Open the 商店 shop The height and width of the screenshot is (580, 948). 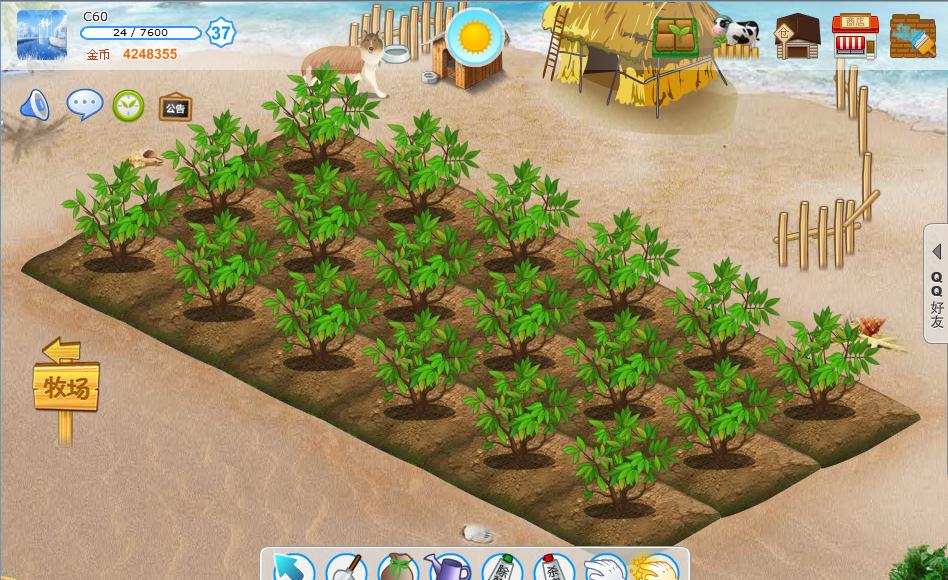pos(854,37)
